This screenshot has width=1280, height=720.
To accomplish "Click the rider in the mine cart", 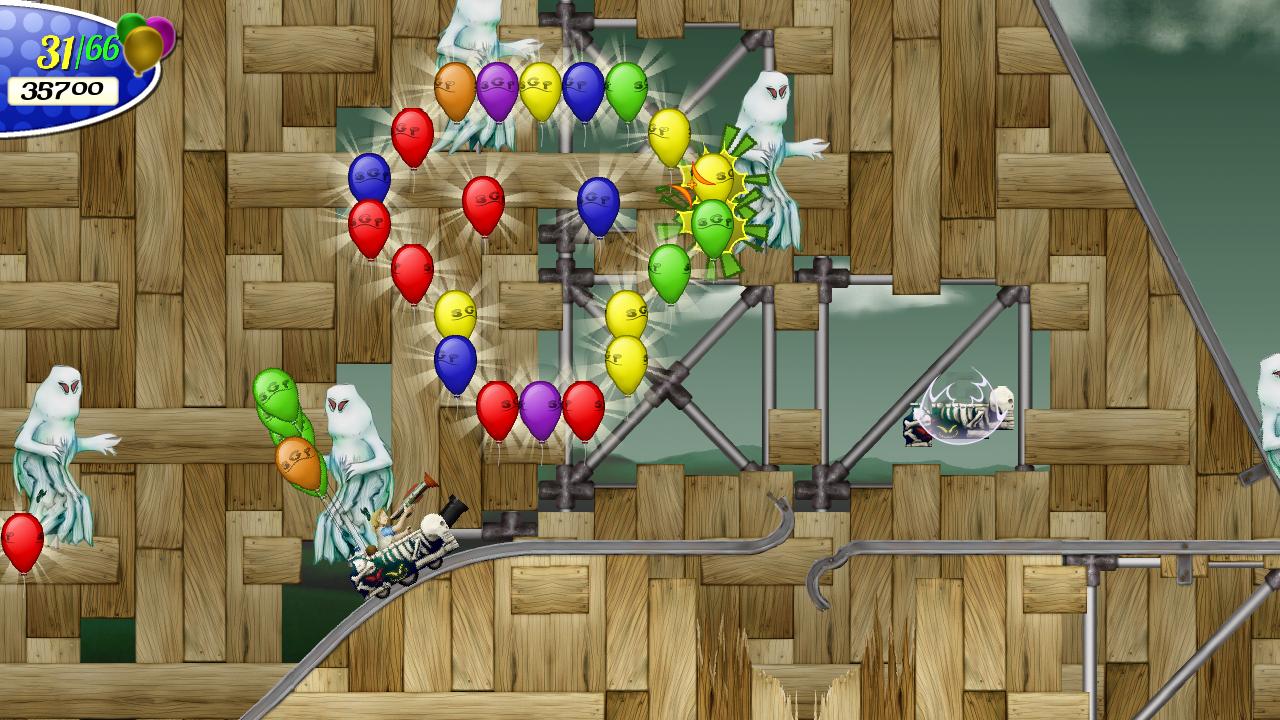I will click(383, 529).
